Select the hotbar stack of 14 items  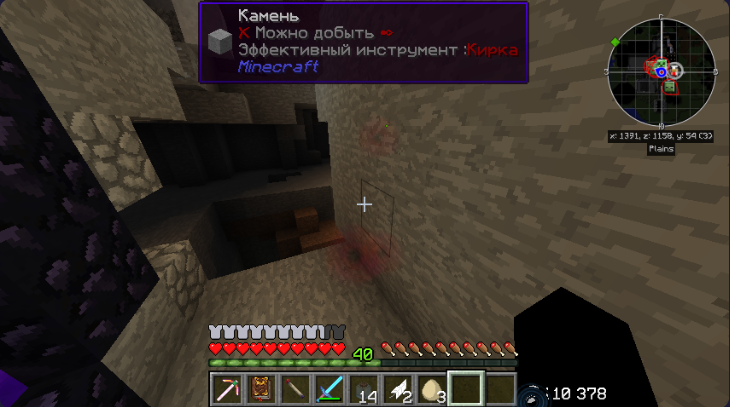coord(363,388)
